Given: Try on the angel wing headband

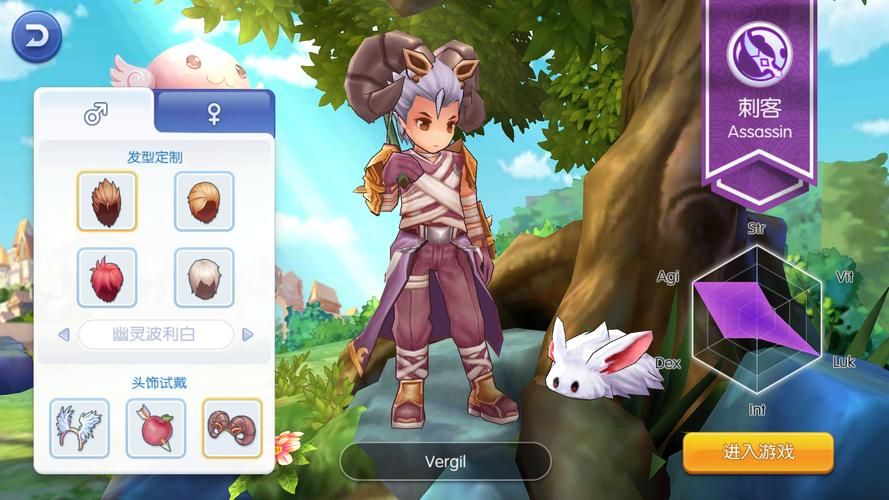Looking at the screenshot, I should pyautogui.click(x=80, y=427).
